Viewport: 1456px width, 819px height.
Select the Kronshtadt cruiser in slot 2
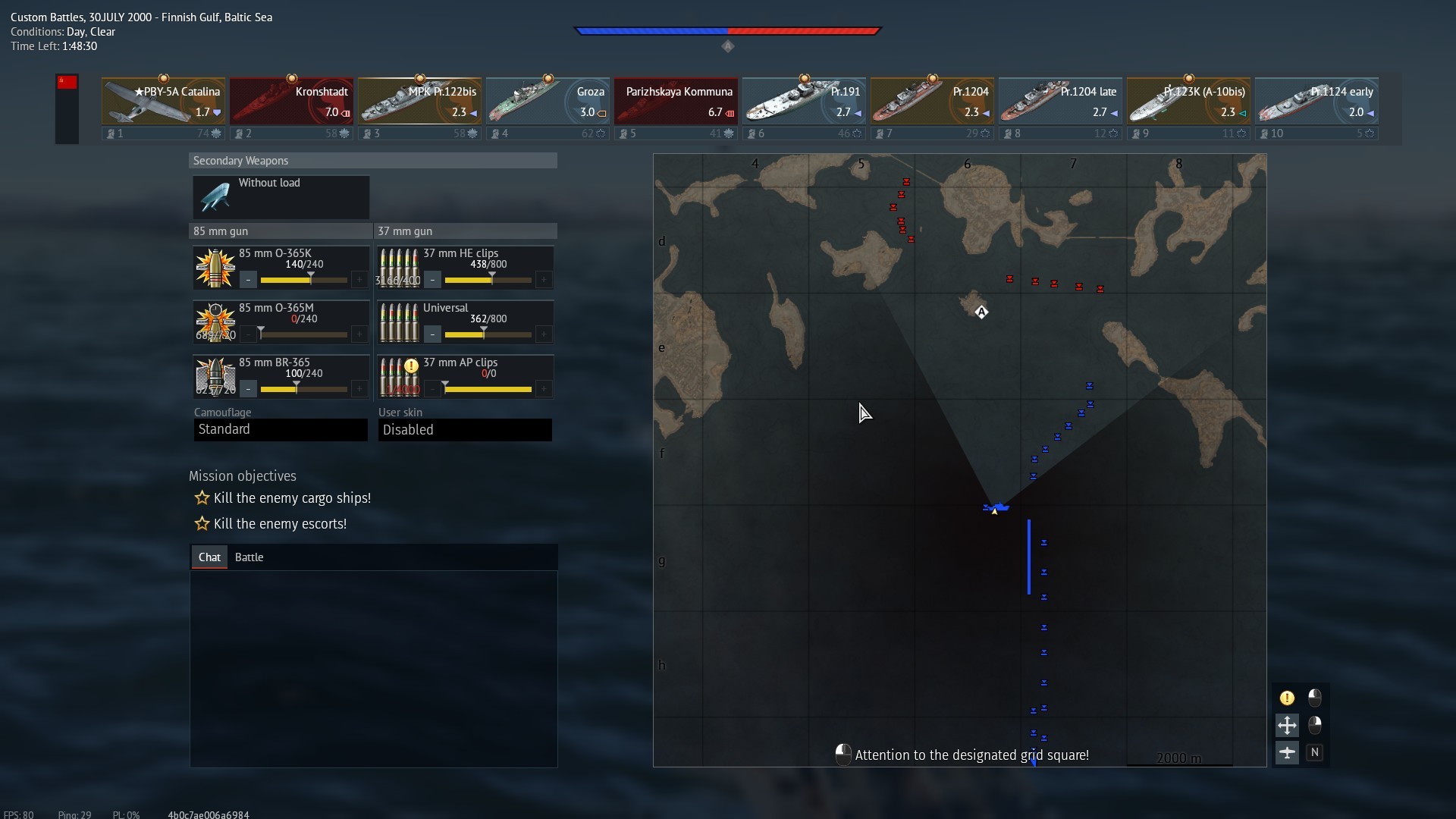tap(291, 100)
